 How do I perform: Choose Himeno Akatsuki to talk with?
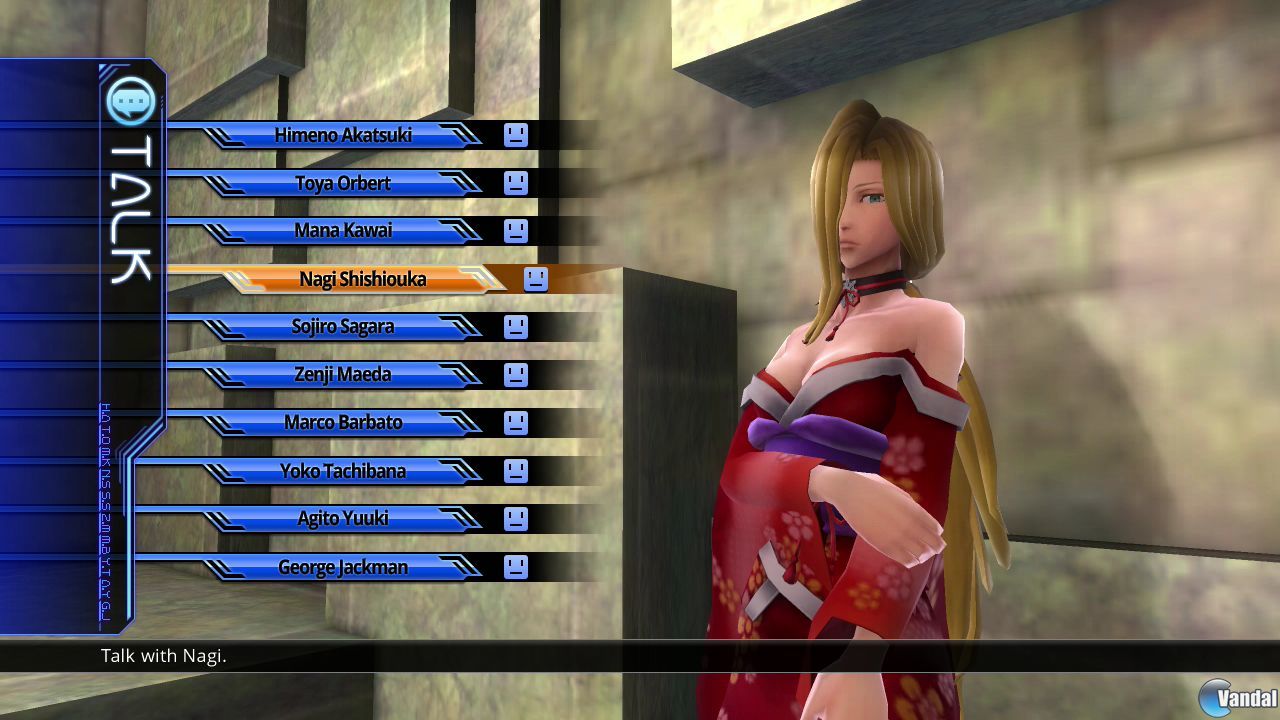tap(346, 135)
